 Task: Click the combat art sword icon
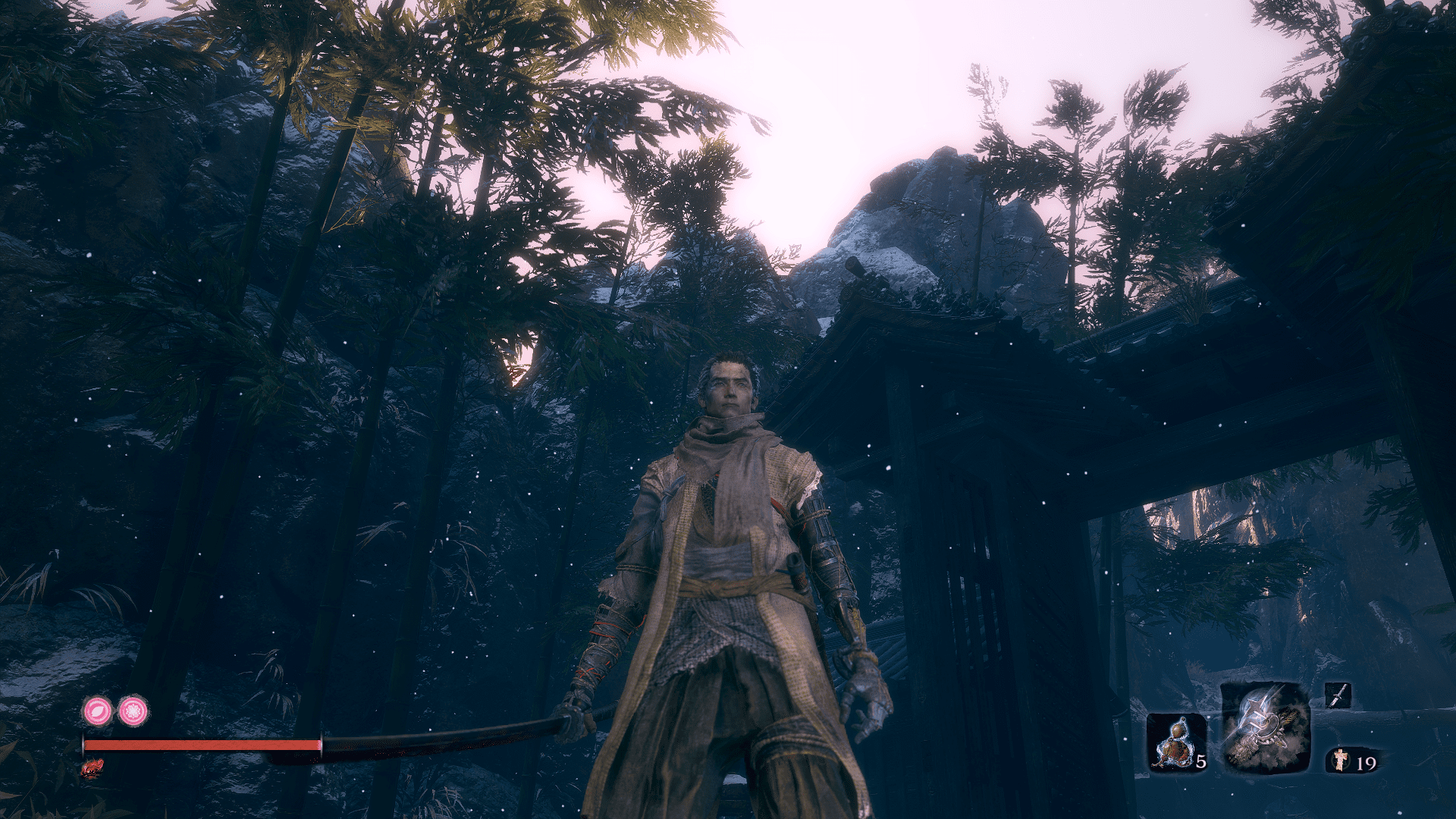1338,695
